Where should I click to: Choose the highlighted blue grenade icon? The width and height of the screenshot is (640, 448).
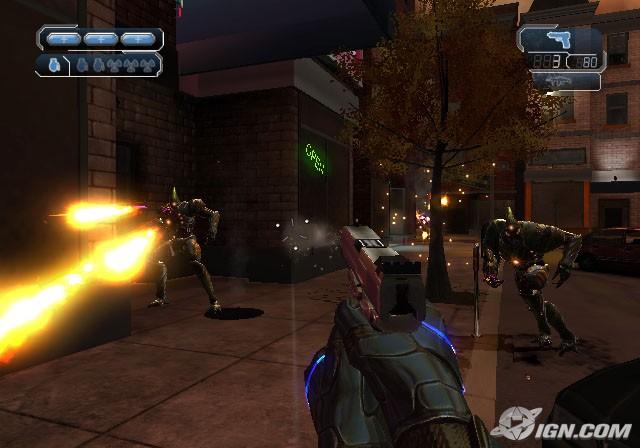pos(53,65)
